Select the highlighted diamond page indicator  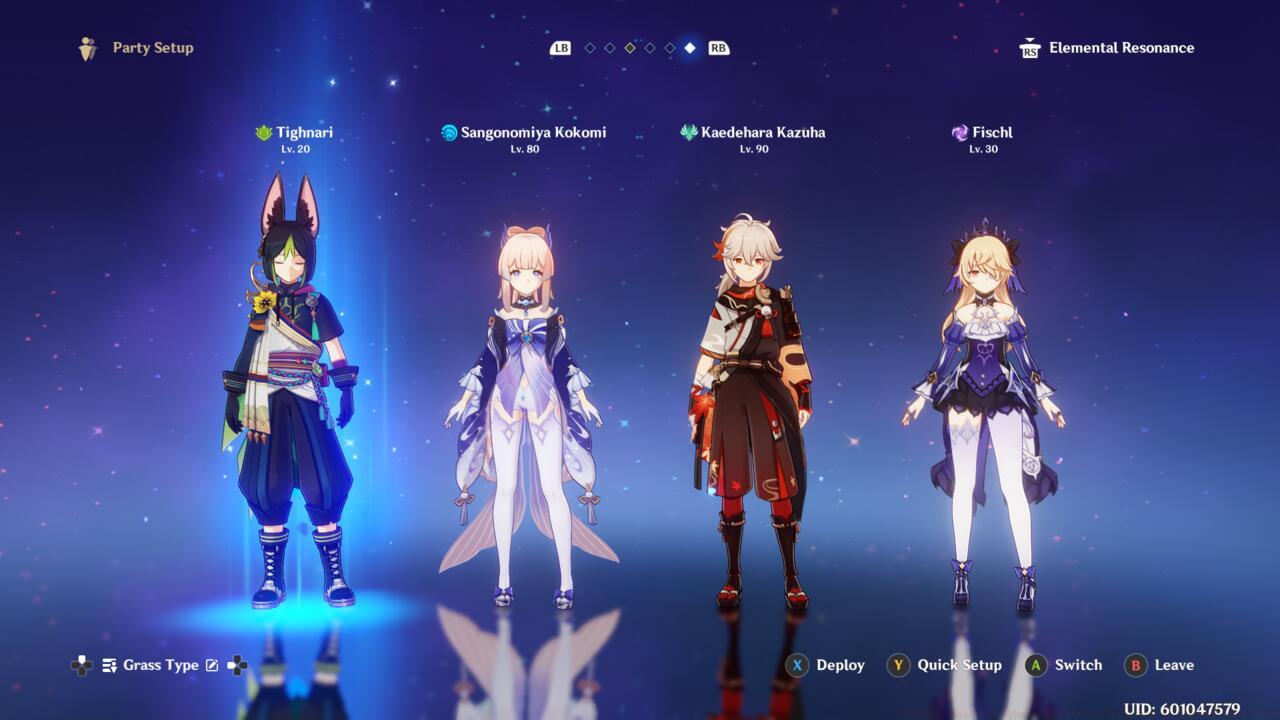(690, 47)
